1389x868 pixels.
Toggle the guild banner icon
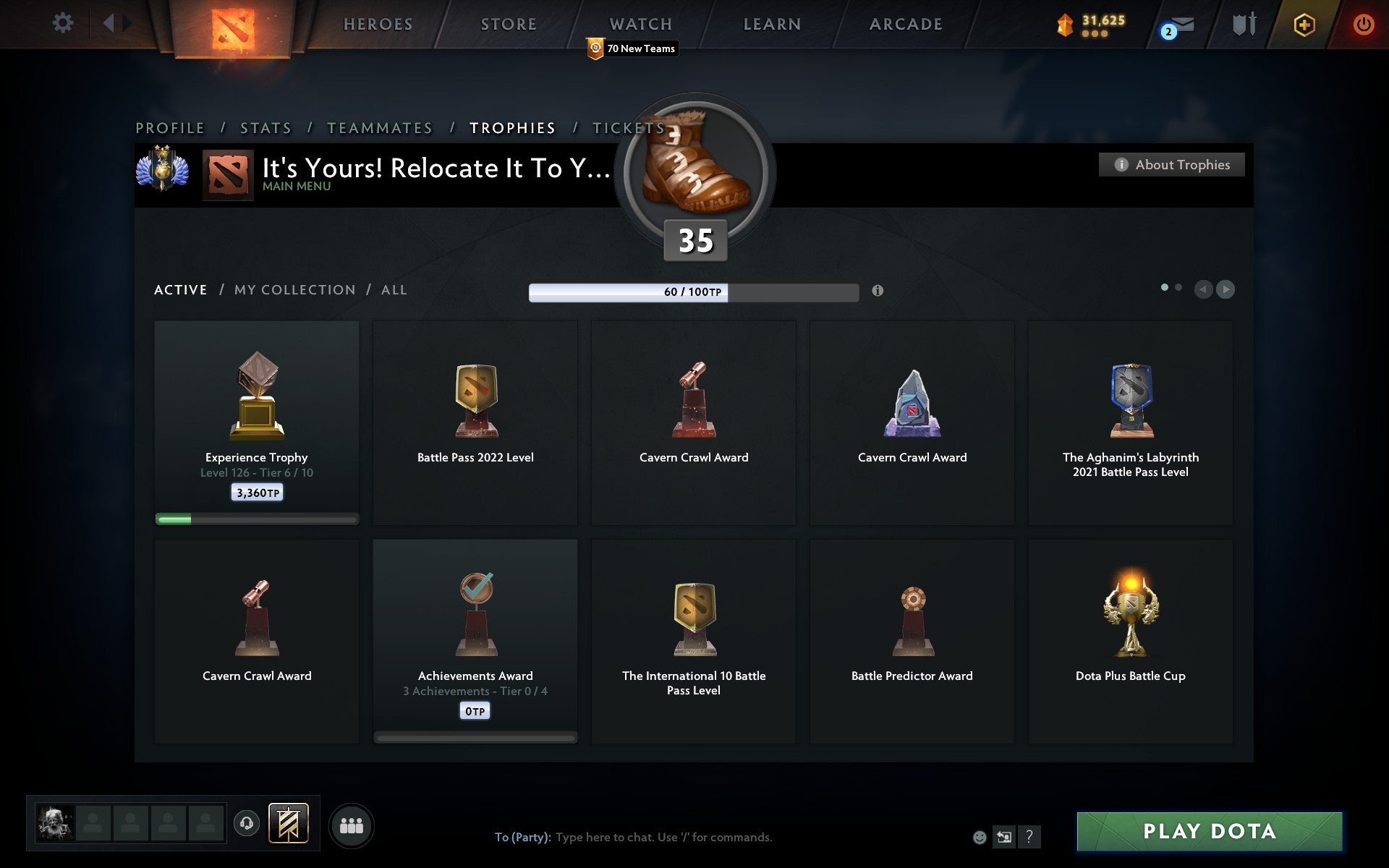coord(288,823)
